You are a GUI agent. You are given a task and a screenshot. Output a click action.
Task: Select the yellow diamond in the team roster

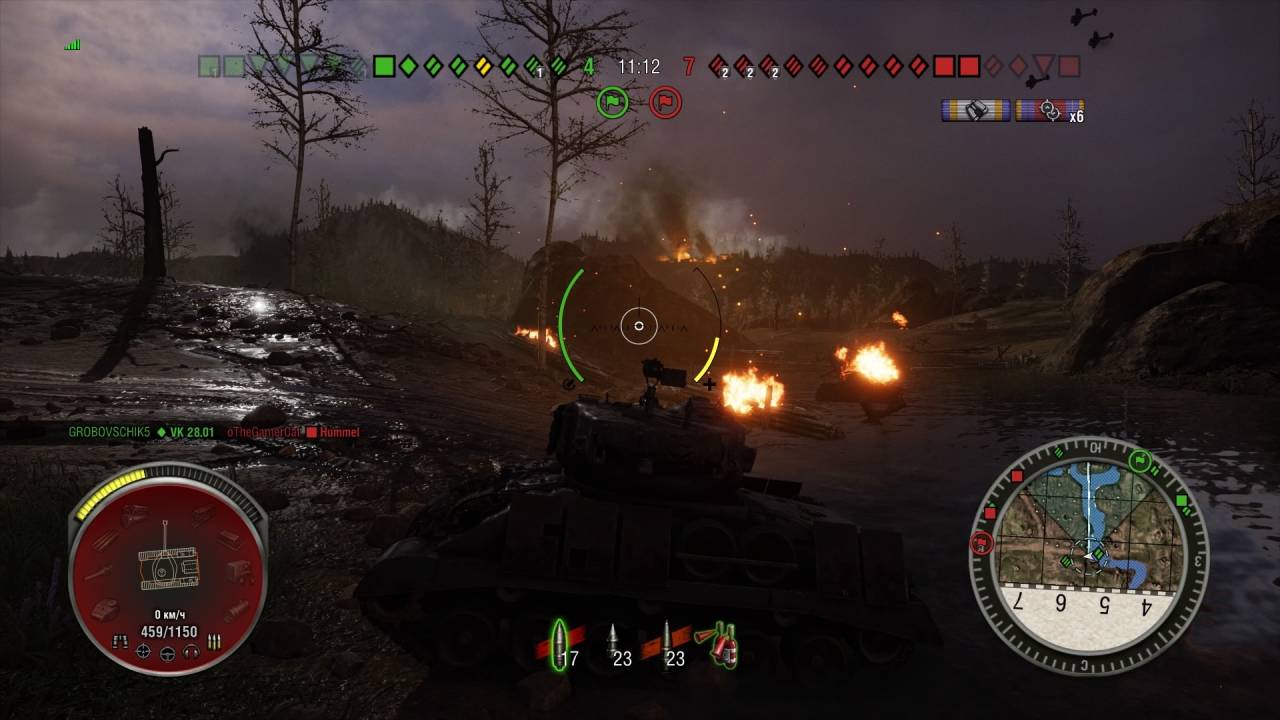click(483, 67)
